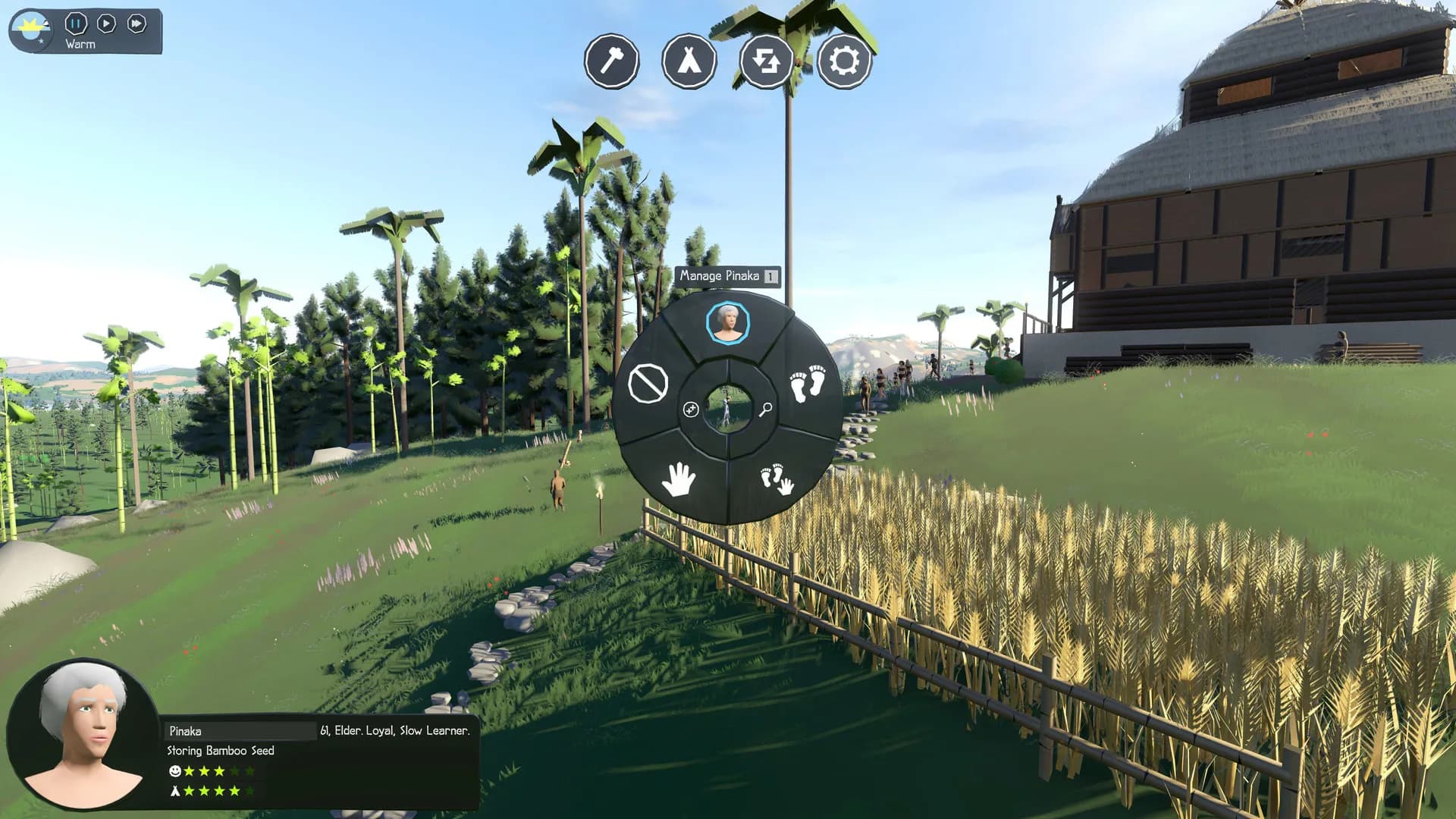Open the tent tribe menu
This screenshot has width=1456, height=819.
click(689, 61)
